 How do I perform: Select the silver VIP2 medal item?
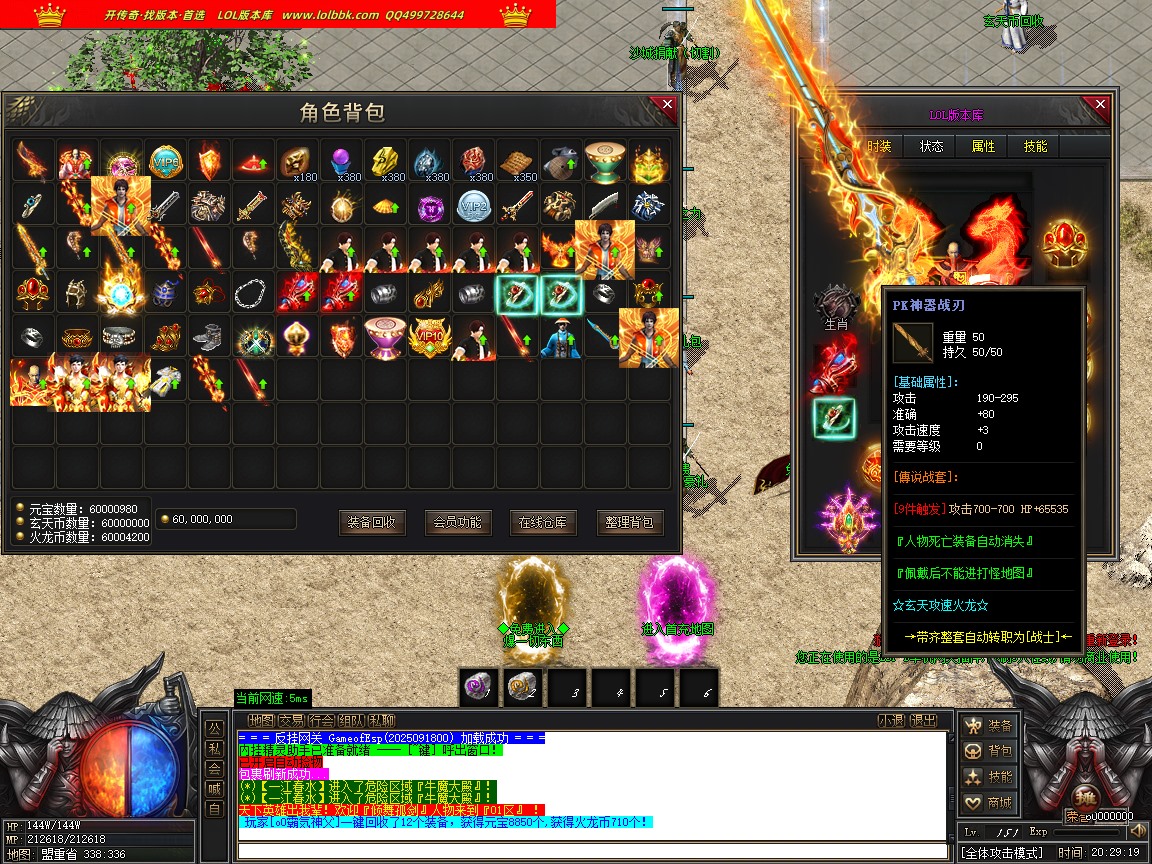(473, 205)
